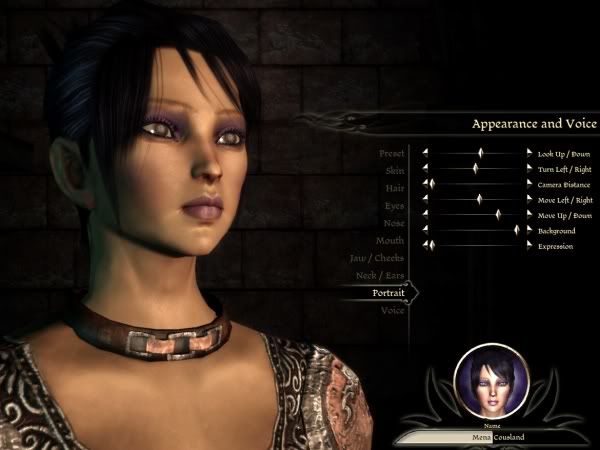This screenshot has height=450, width=600.
Task: Switch to the Skin section
Action: point(395,171)
